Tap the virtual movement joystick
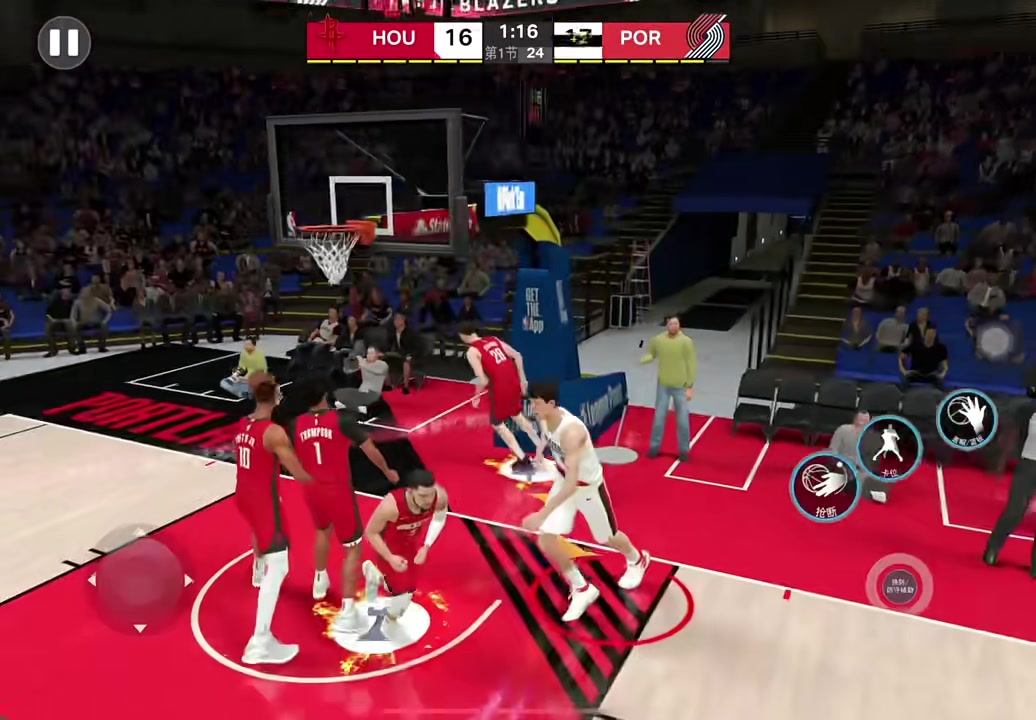 140,580
